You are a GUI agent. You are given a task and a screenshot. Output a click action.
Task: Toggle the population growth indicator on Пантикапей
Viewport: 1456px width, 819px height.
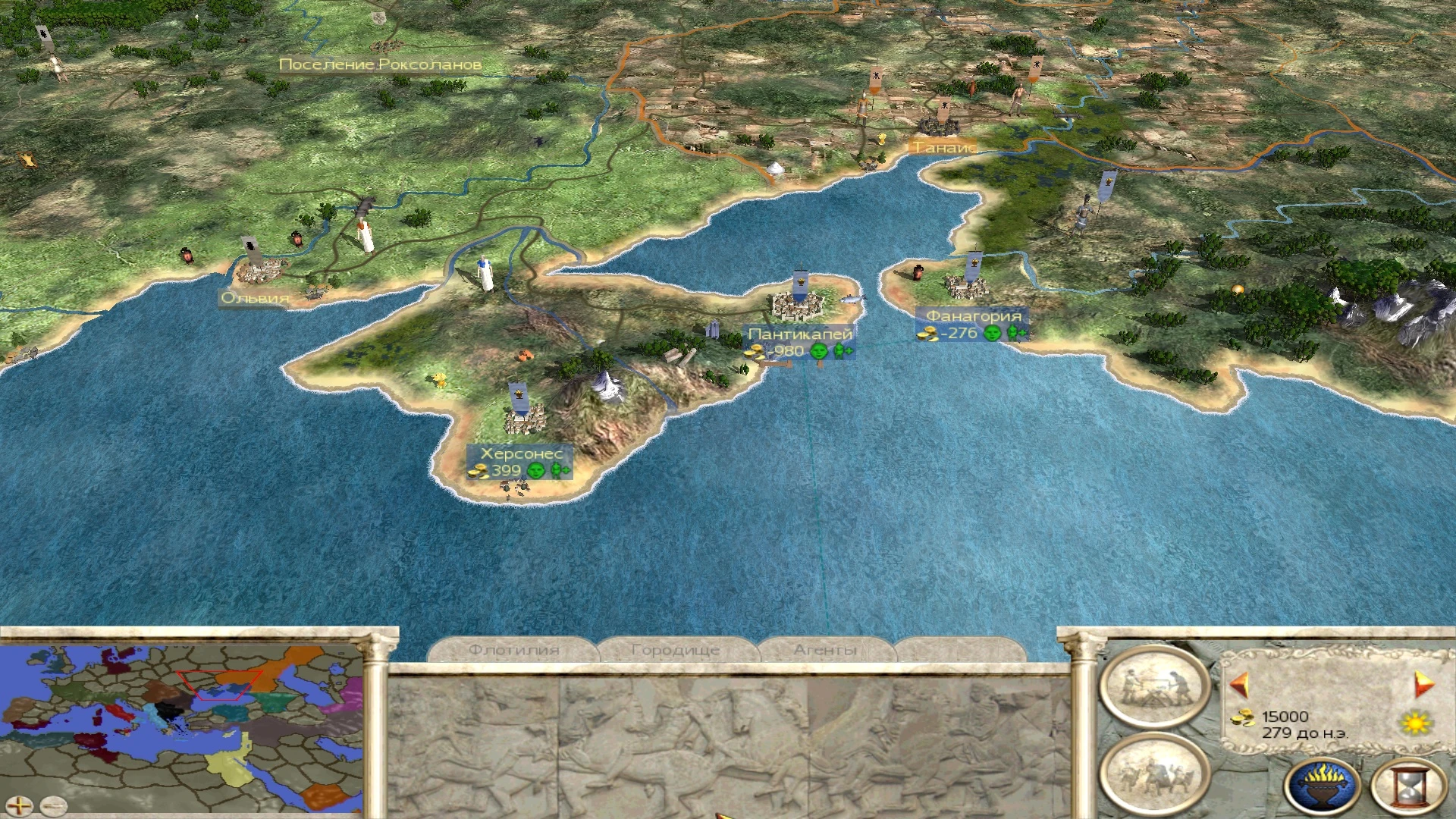pos(842,351)
